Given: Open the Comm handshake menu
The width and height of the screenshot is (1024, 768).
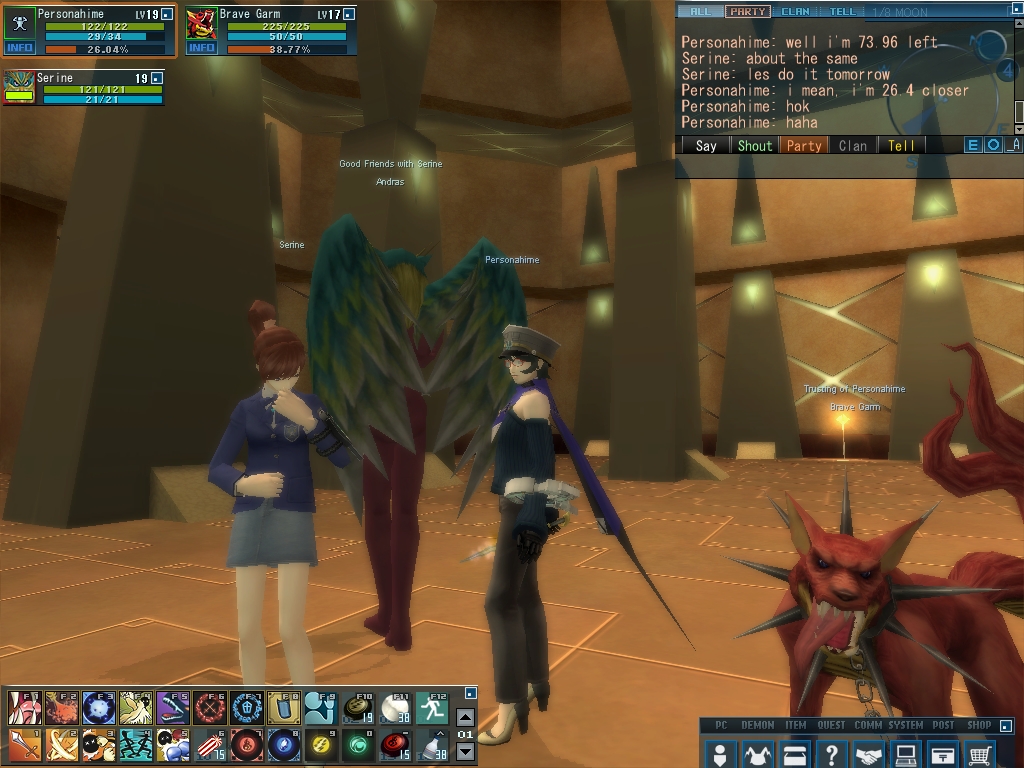Looking at the screenshot, I should [869, 754].
